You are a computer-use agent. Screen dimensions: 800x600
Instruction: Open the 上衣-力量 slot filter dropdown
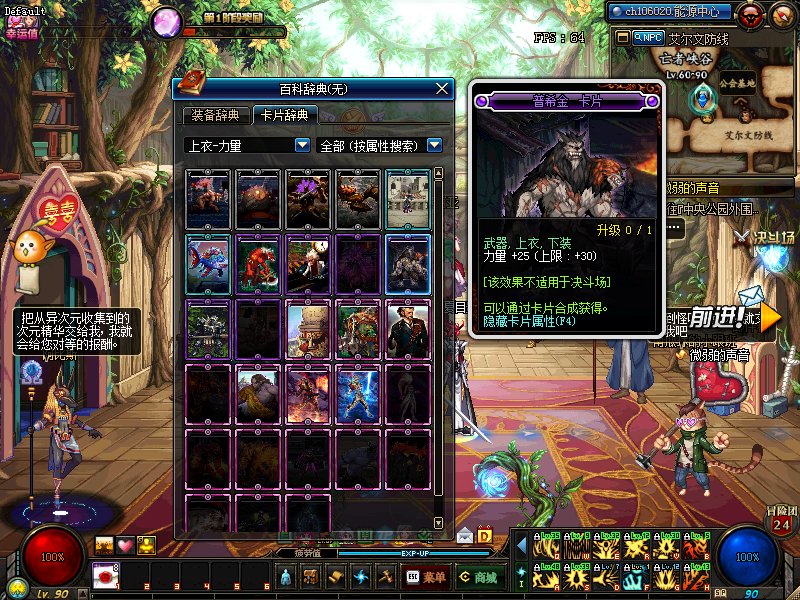coord(302,145)
